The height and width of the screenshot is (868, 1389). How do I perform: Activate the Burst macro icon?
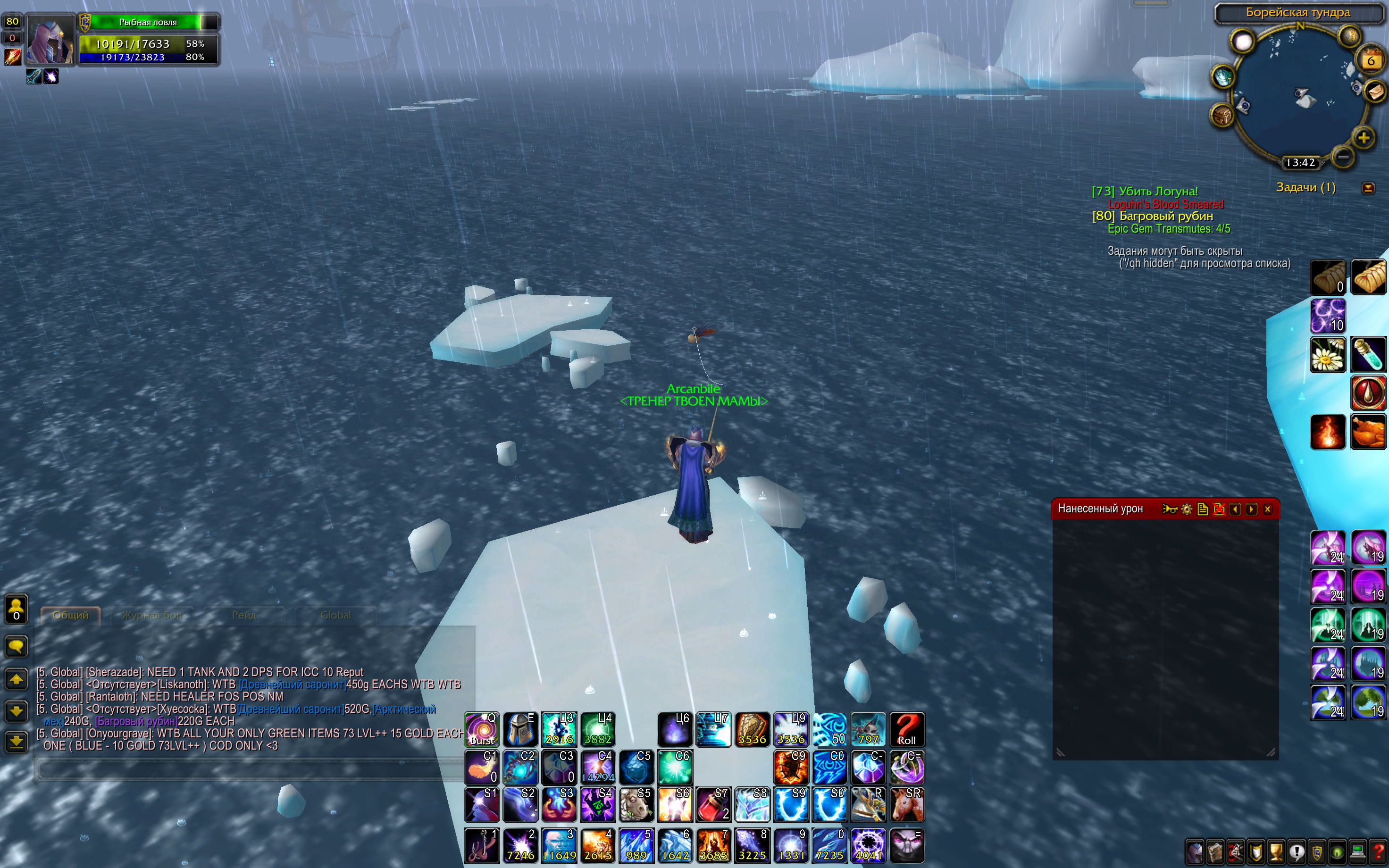click(482, 730)
